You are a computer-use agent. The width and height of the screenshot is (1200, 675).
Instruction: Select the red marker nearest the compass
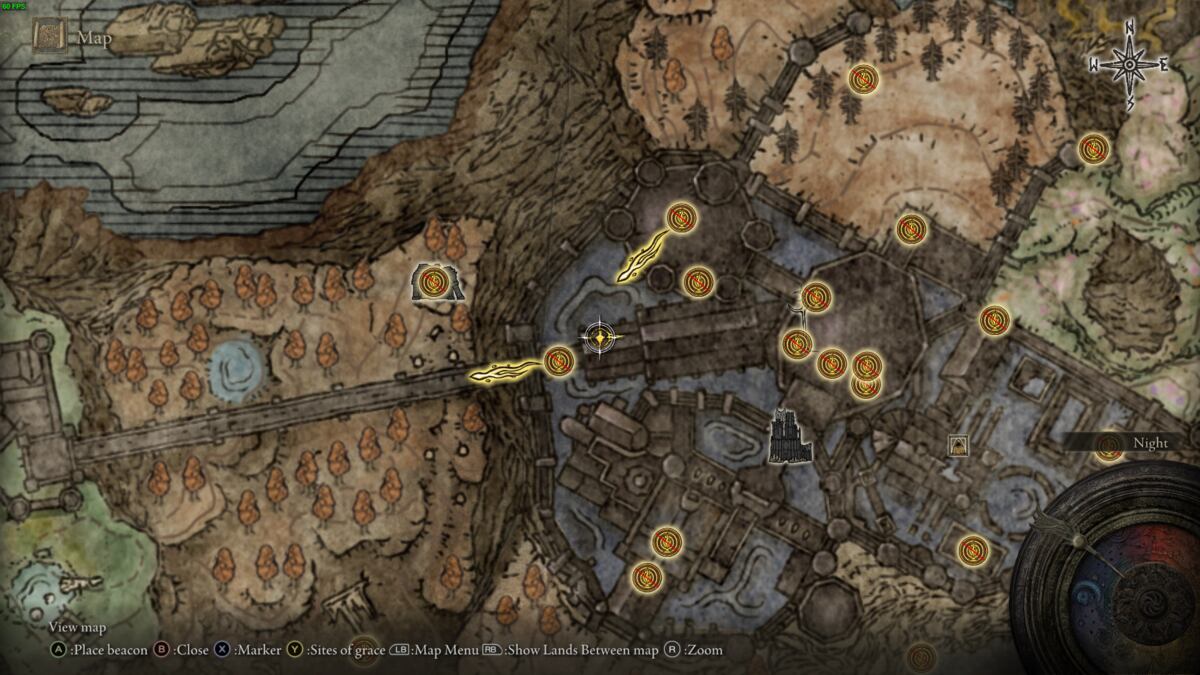tap(1093, 150)
